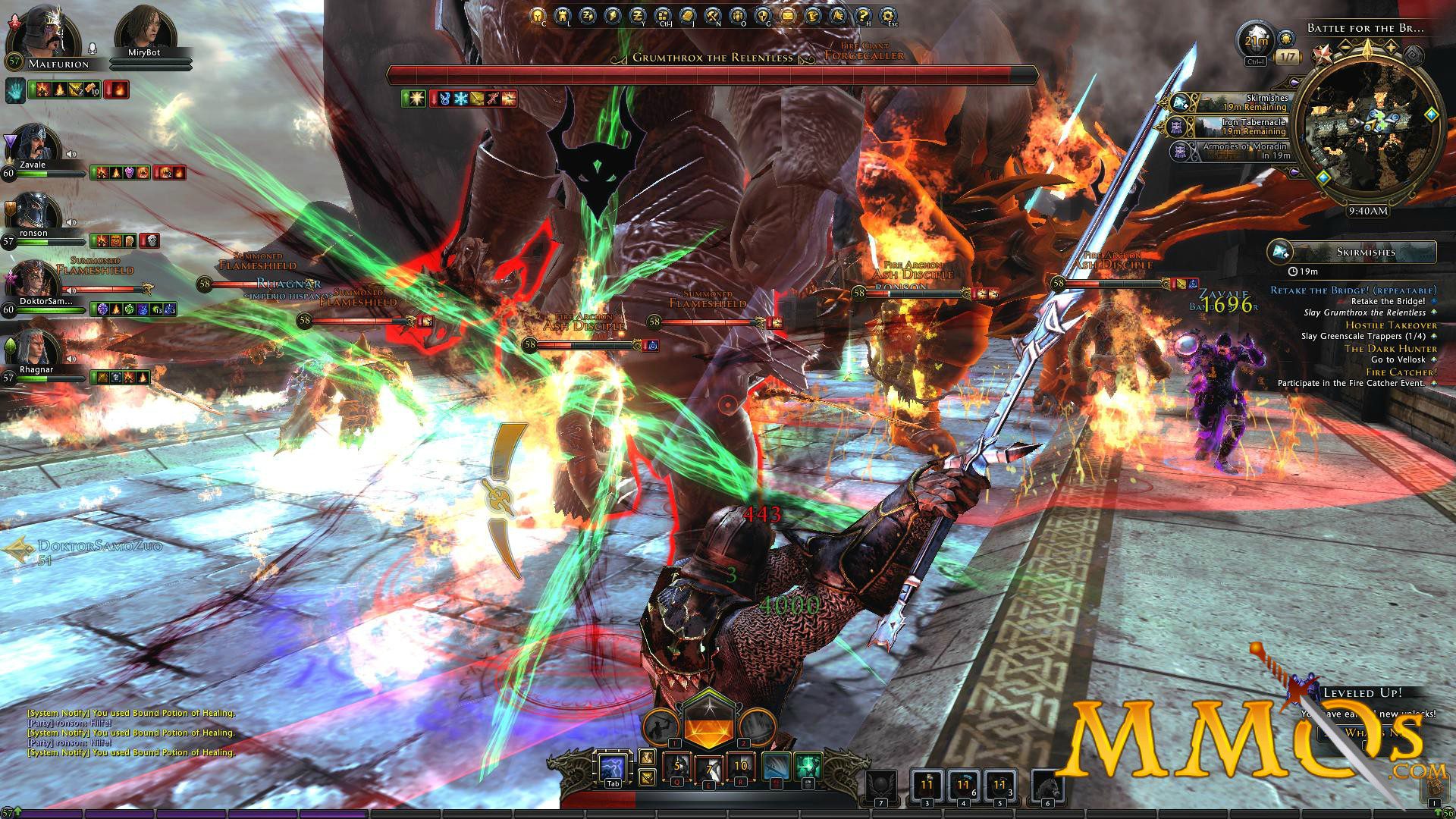Screen dimensions: 1456x819
Task: Open the in-game mail icon
Action: tap(788, 14)
